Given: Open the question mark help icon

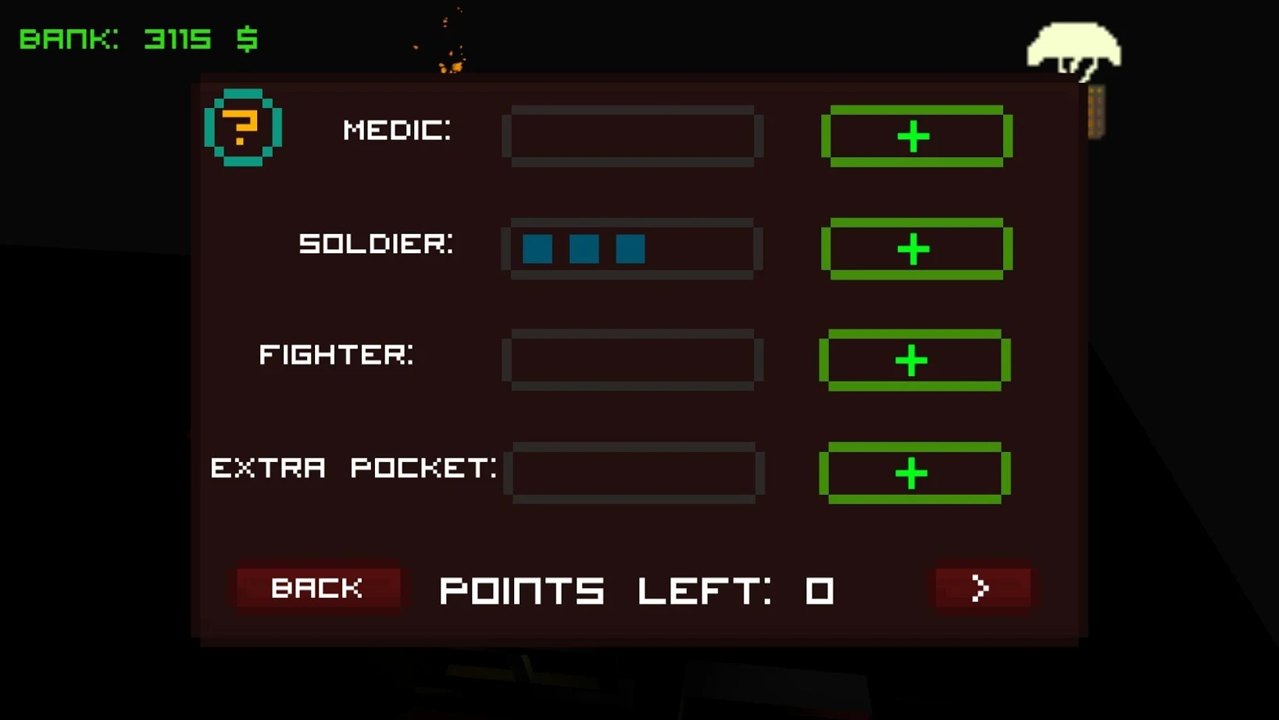Looking at the screenshot, I should [x=242, y=128].
